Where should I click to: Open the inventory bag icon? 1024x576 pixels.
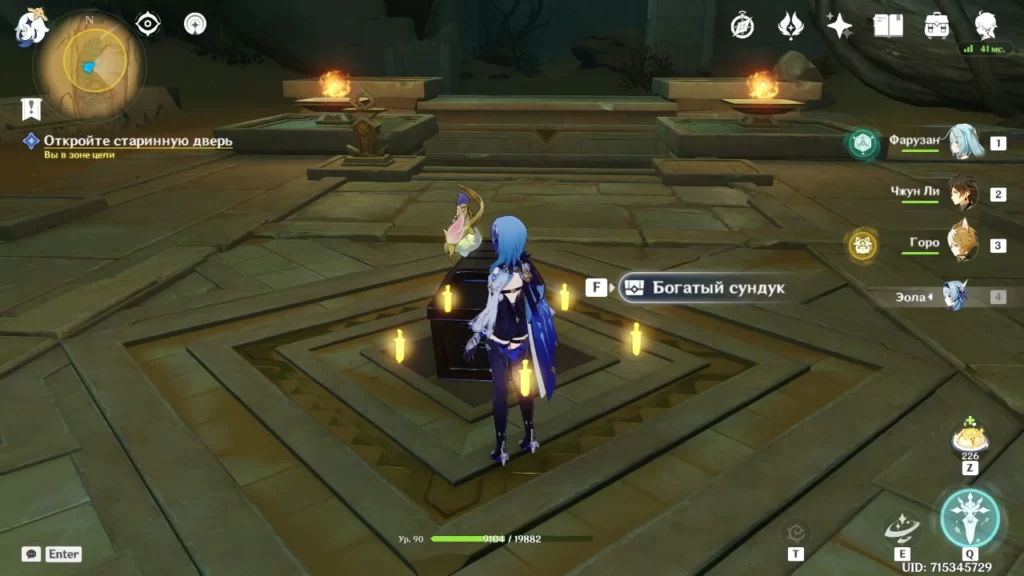(937, 26)
